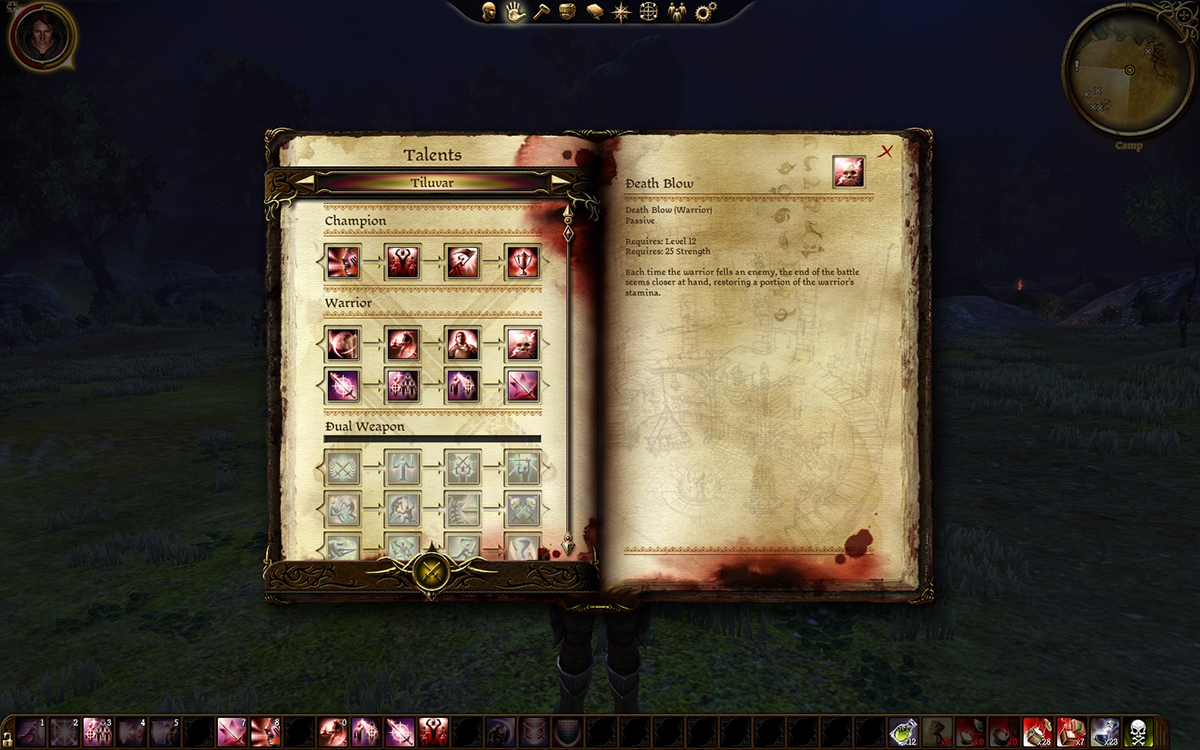Open the world map compass star icon

pyautogui.click(x=621, y=12)
